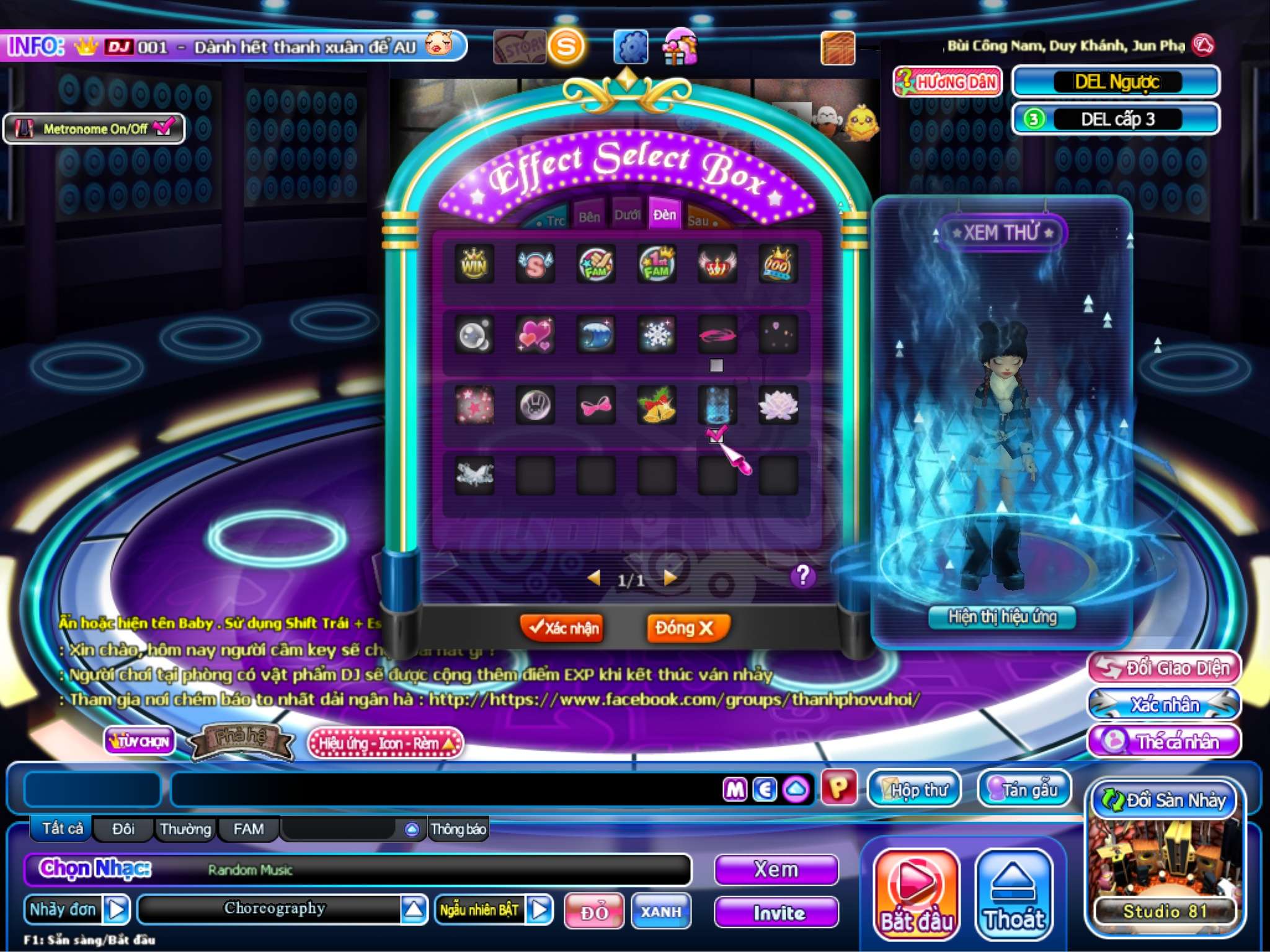Viewport: 1270px width, 952px height.
Task: Select the snowflake effect icon
Action: (x=657, y=335)
